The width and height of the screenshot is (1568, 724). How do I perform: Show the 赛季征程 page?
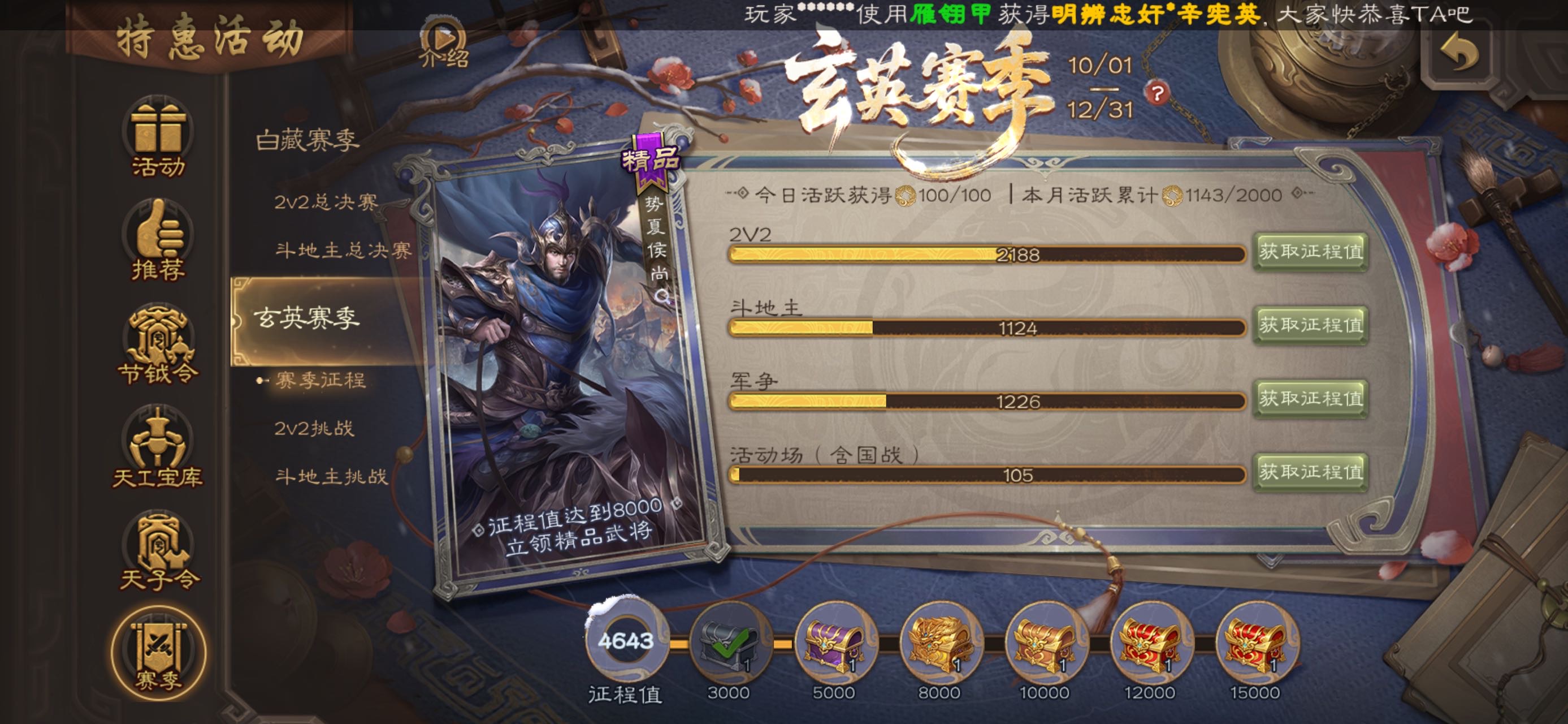pyautogui.click(x=320, y=380)
